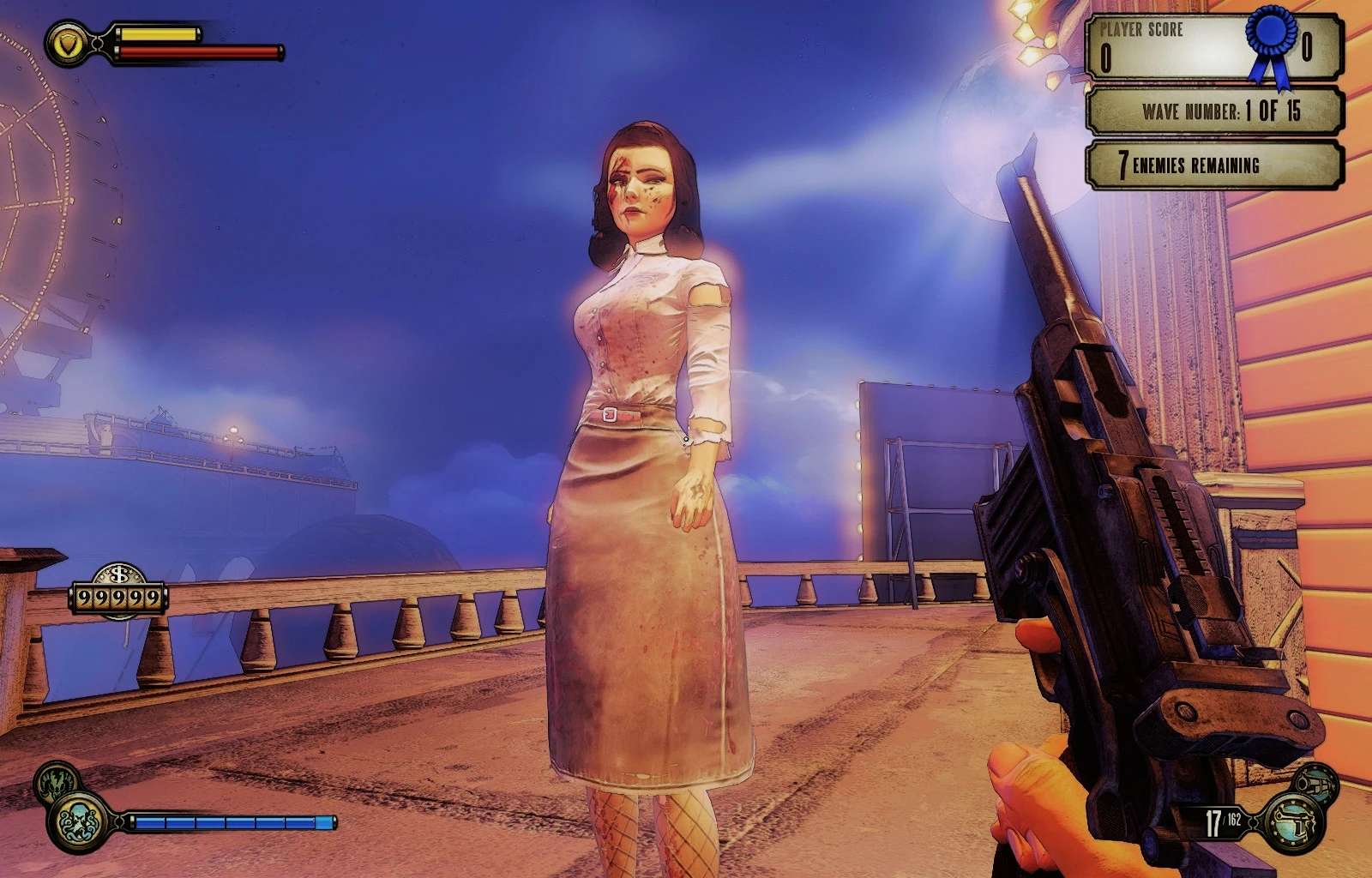The image size is (1372, 878).
Task: Click the equipped machine gun weapon icon
Action: [1295, 823]
